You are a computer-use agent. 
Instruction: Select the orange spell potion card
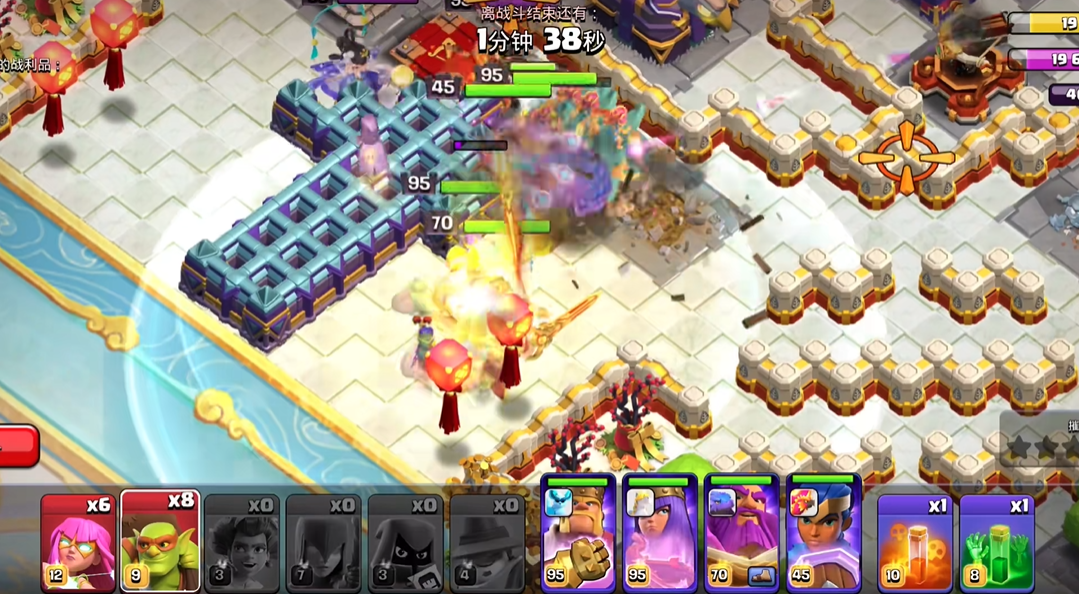[914, 542]
